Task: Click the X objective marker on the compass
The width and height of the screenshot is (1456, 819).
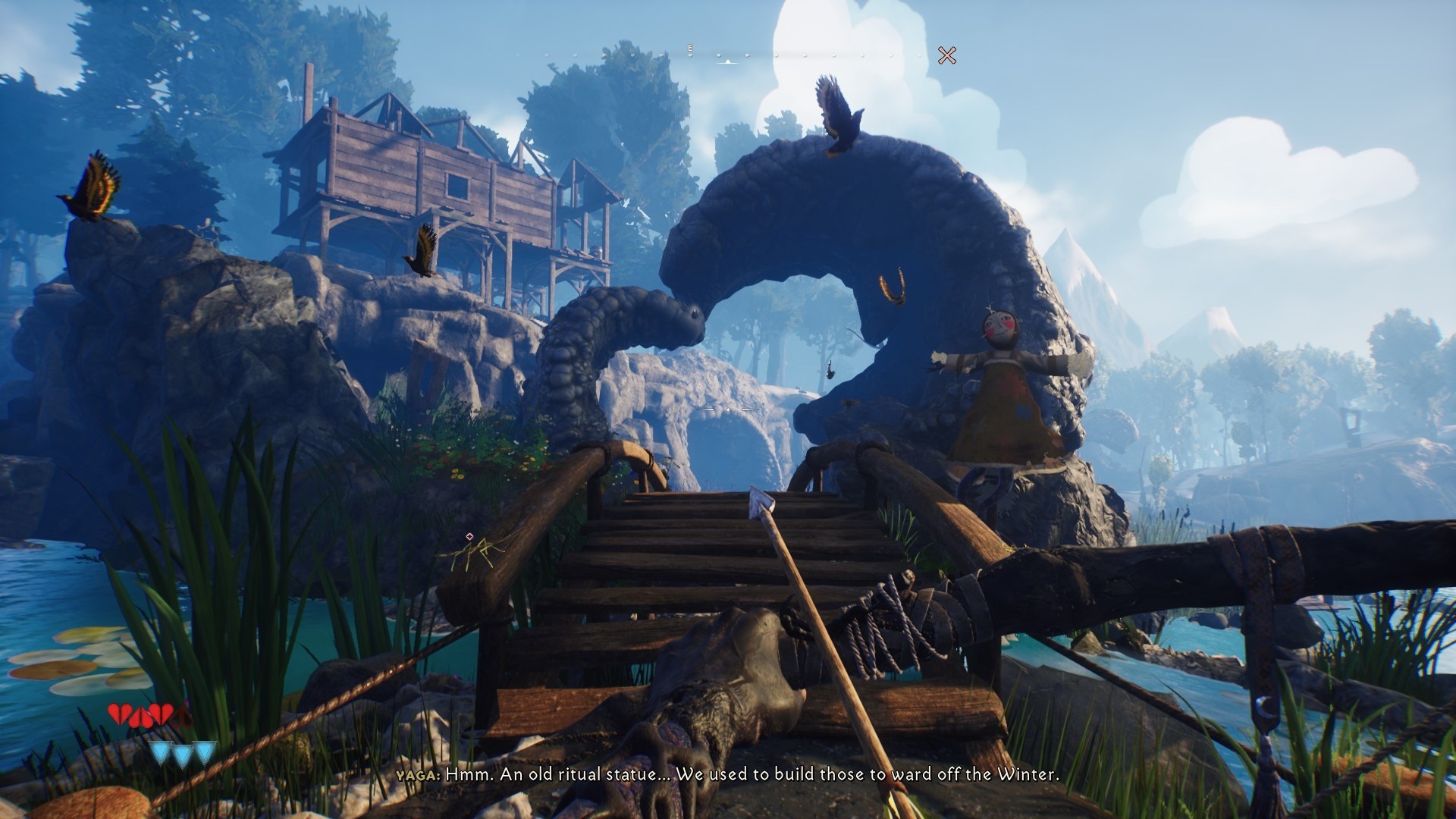Action: 946,55
